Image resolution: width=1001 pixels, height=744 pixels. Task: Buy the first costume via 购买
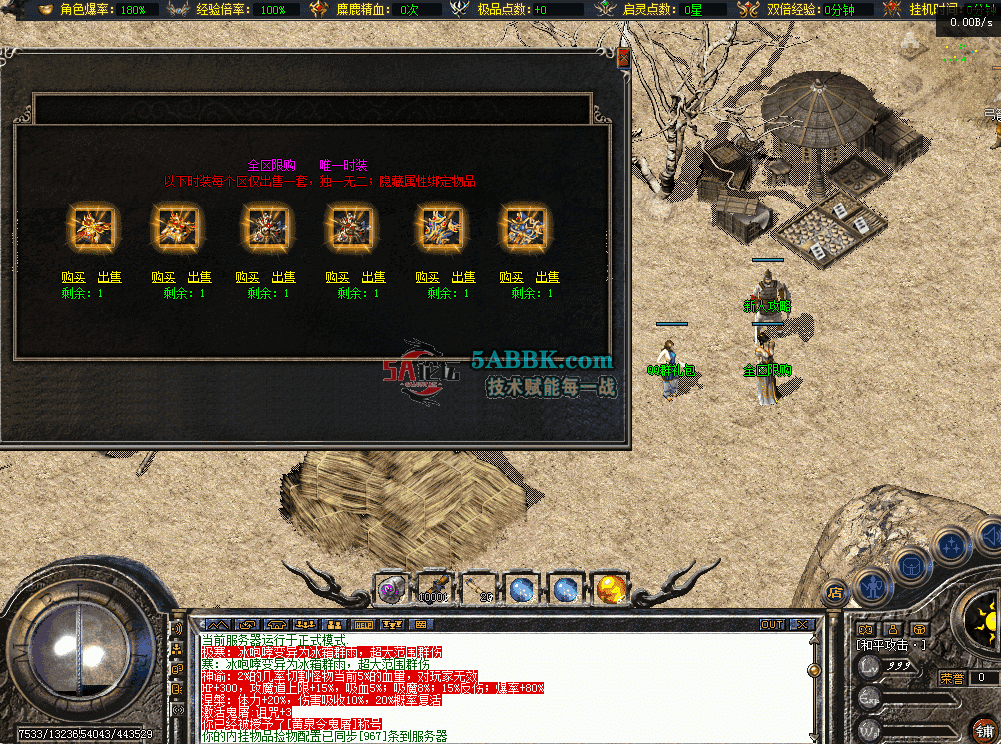point(72,277)
